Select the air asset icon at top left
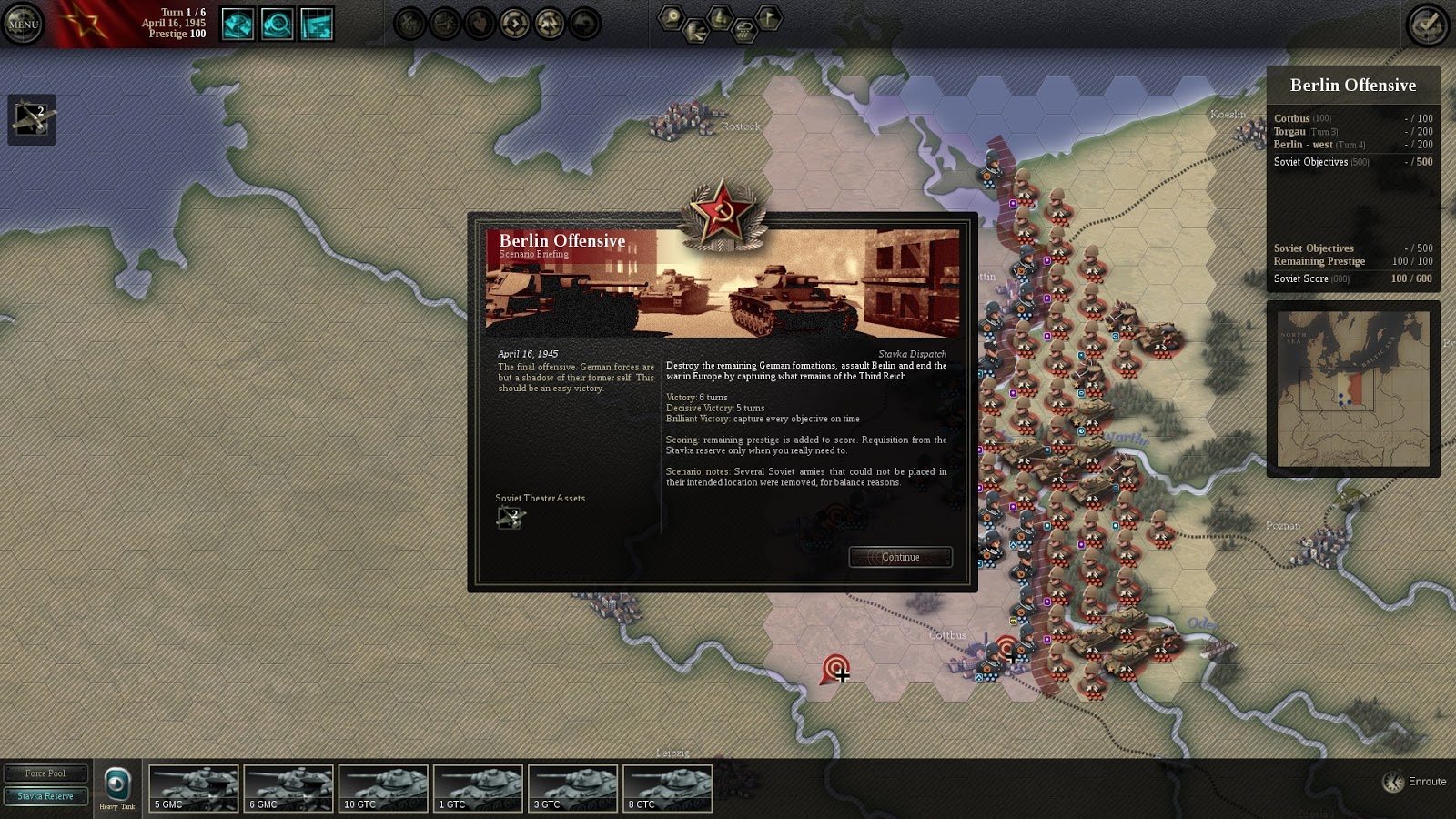1456x819 pixels. point(32,119)
